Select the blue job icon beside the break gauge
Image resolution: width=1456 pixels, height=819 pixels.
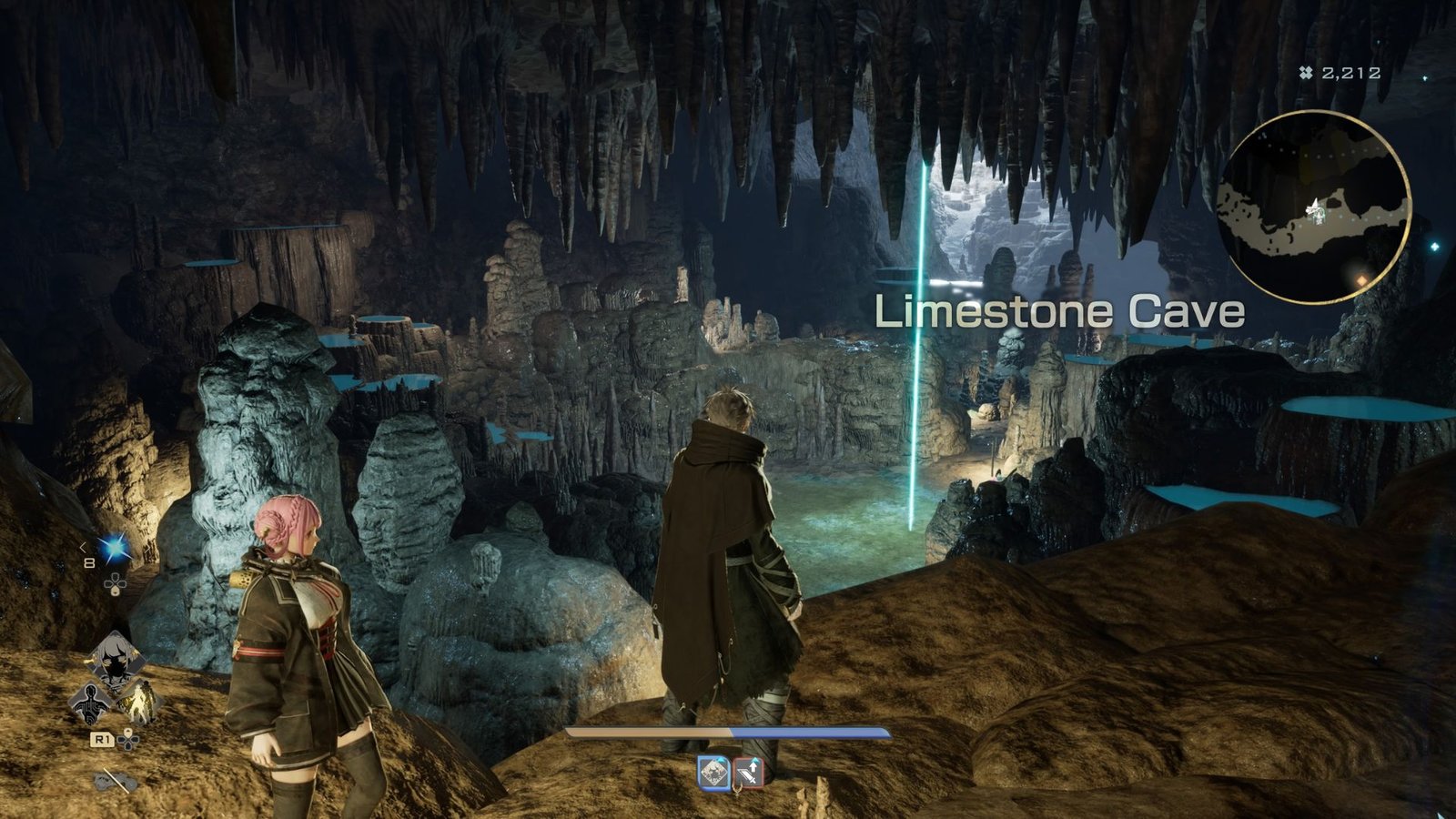pyautogui.click(x=714, y=773)
